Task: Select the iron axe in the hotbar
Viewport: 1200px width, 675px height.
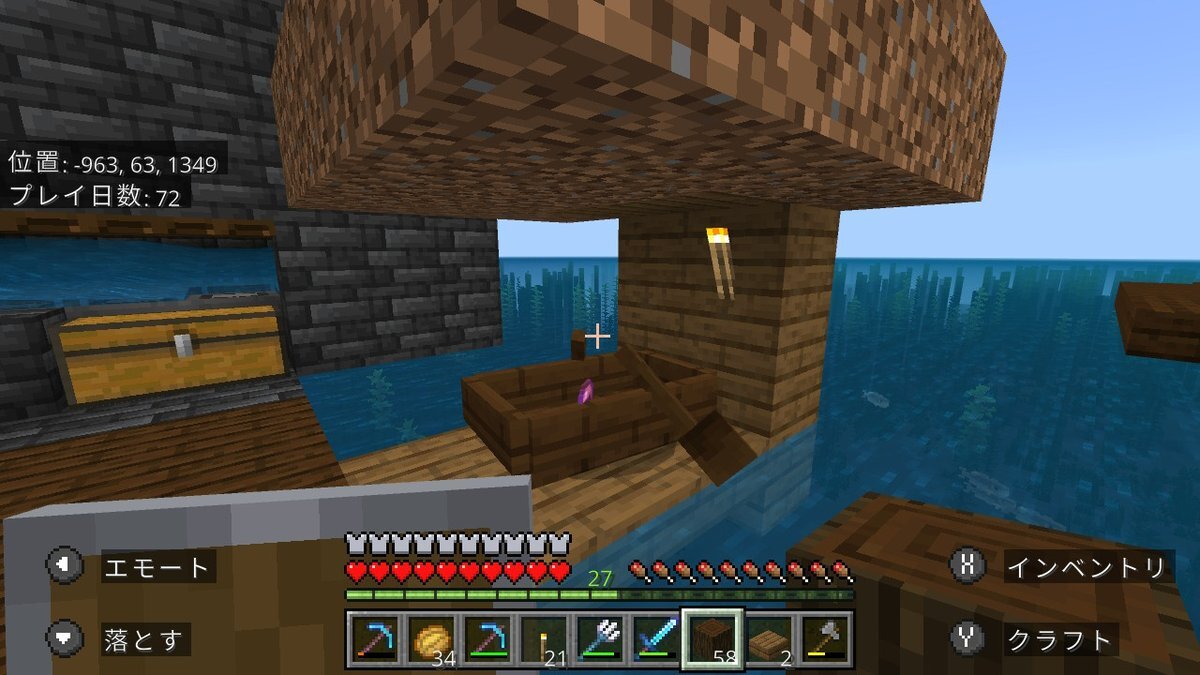Action: (824, 639)
